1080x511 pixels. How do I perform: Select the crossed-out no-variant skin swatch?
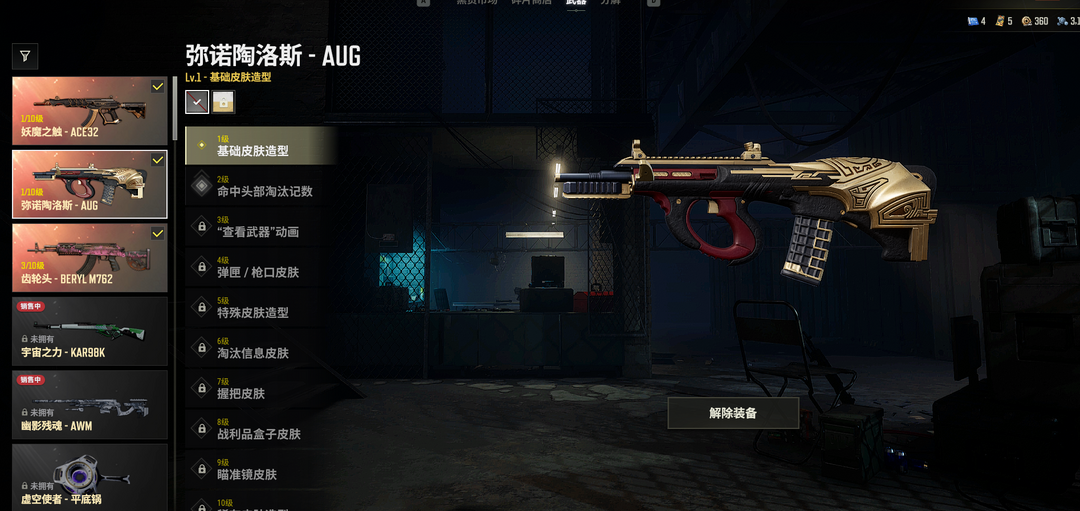pos(197,101)
